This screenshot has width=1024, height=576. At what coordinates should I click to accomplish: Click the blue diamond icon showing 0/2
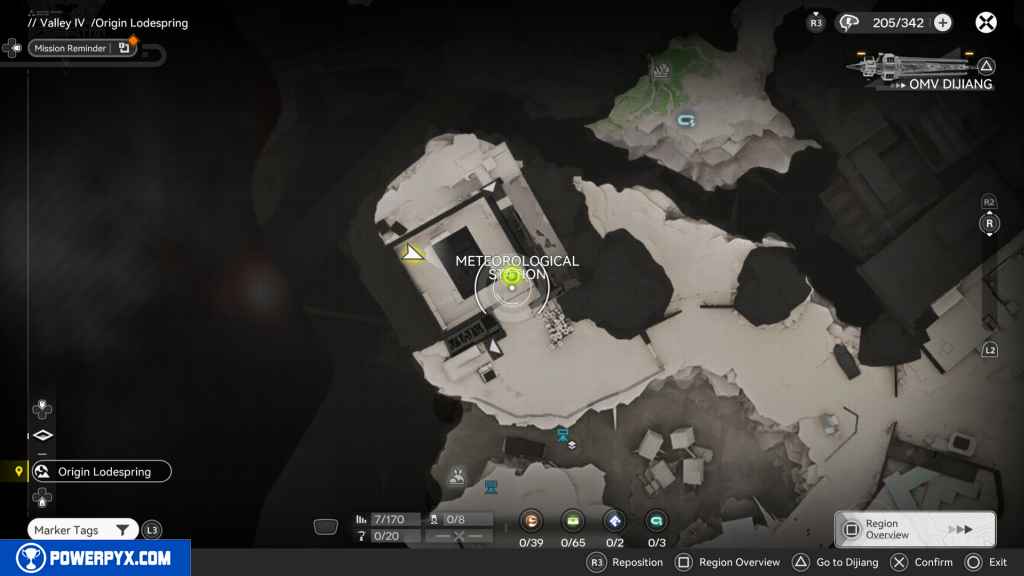tap(614, 520)
